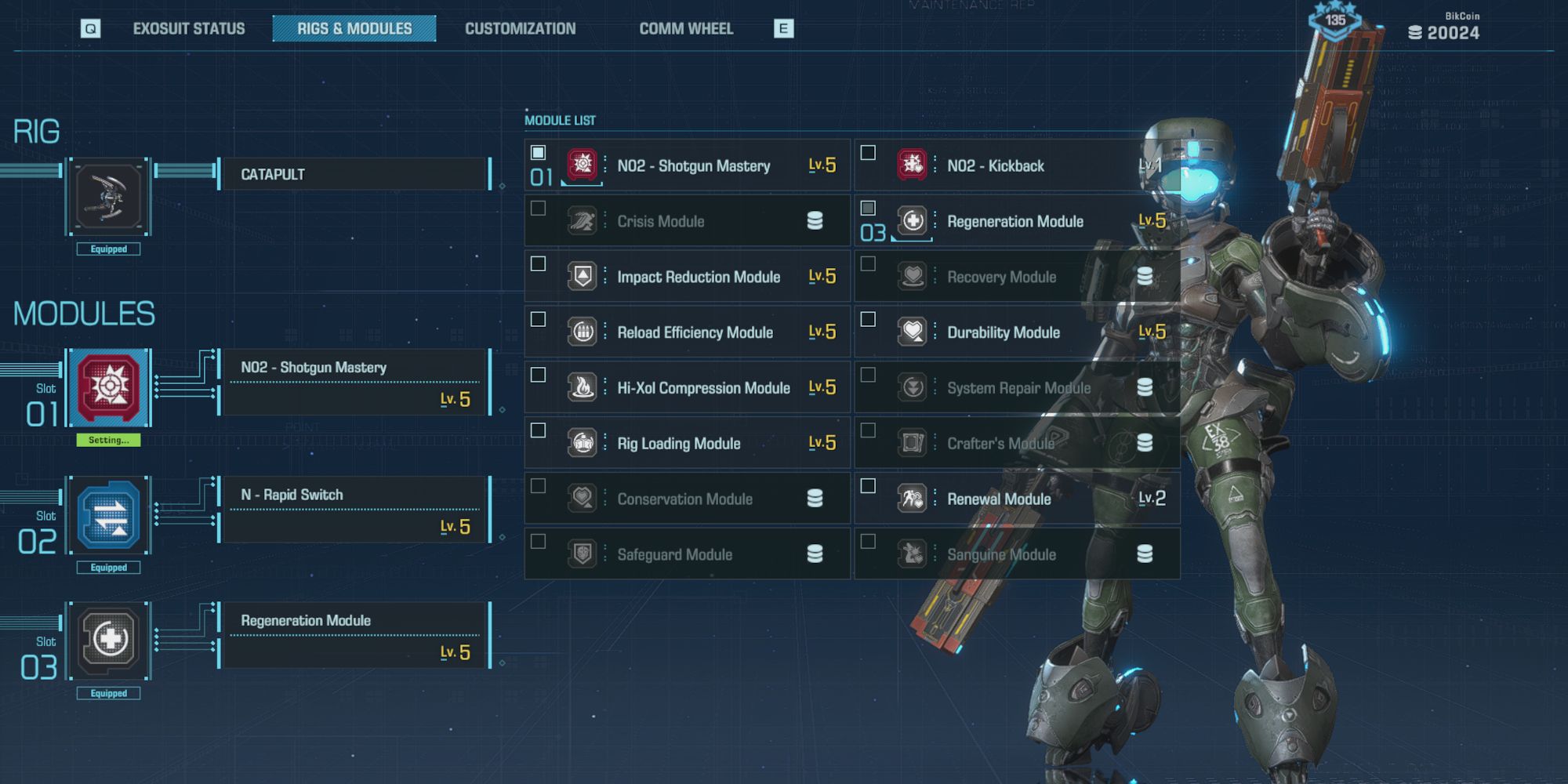1568x784 pixels.
Task: Choose module slot 01 Shotgun Mastery icon
Action: click(109, 387)
